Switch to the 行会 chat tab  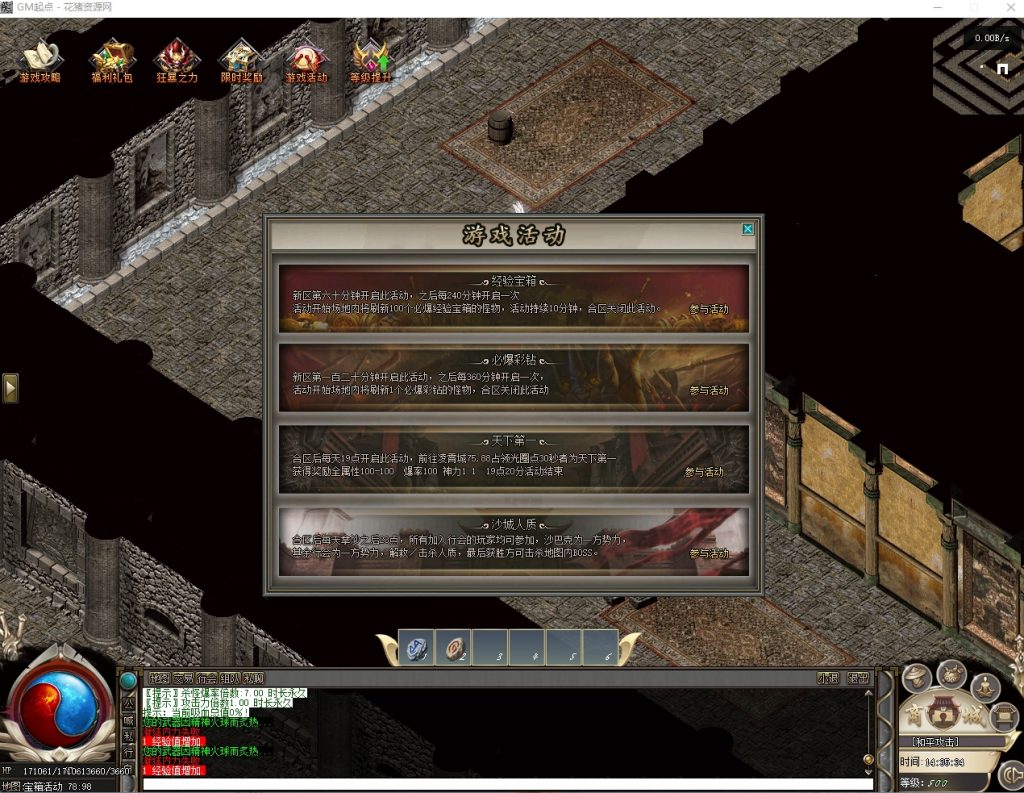[206, 678]
